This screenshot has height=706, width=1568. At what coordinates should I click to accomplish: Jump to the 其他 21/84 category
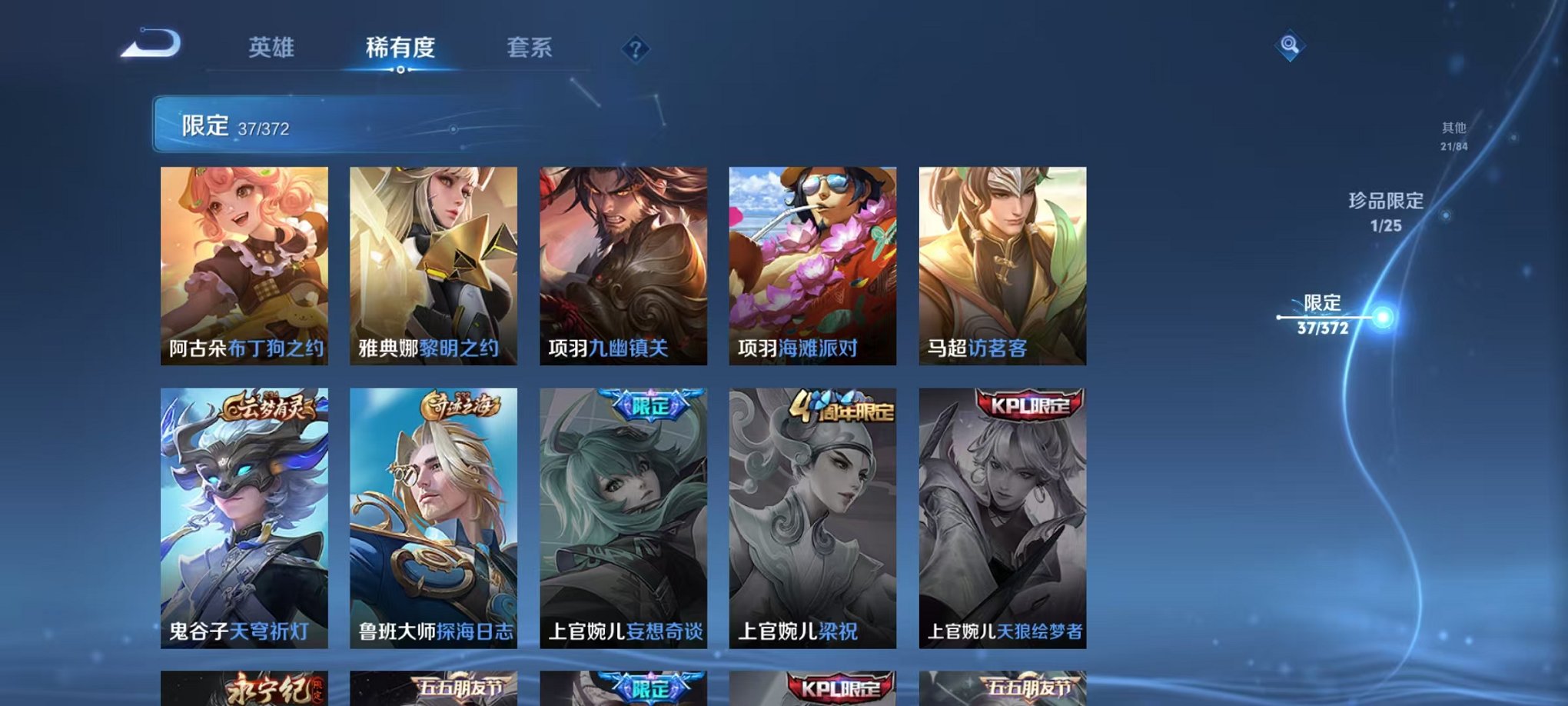[1454, 136]
